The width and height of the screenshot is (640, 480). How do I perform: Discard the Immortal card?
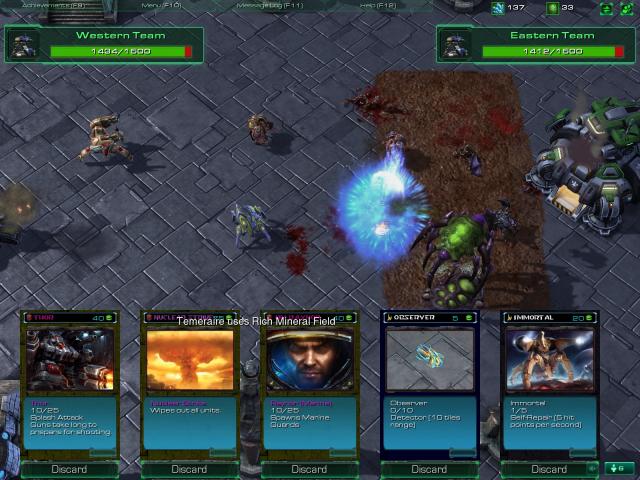(549, 469)
